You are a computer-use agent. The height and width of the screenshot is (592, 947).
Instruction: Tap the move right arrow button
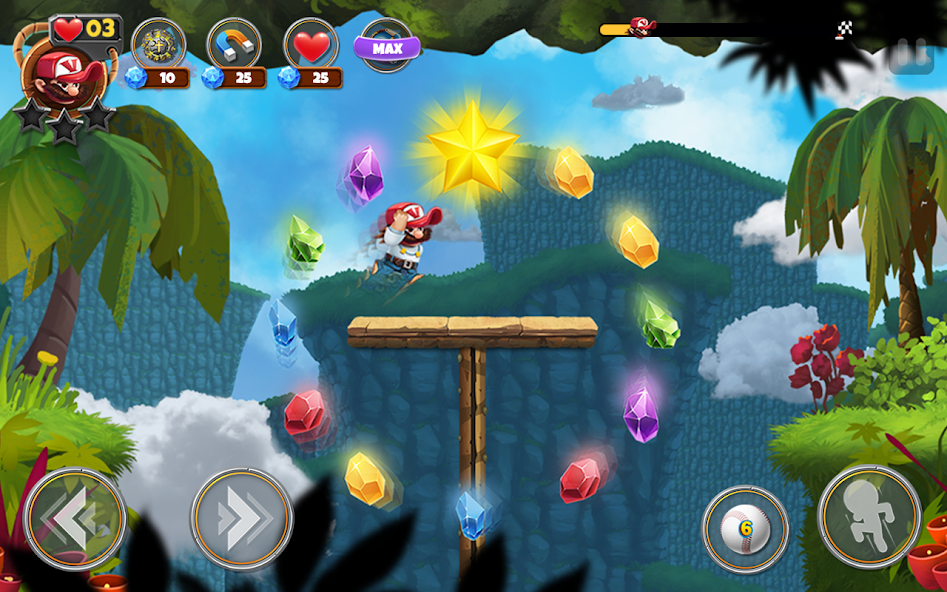(x=242, y=519)
